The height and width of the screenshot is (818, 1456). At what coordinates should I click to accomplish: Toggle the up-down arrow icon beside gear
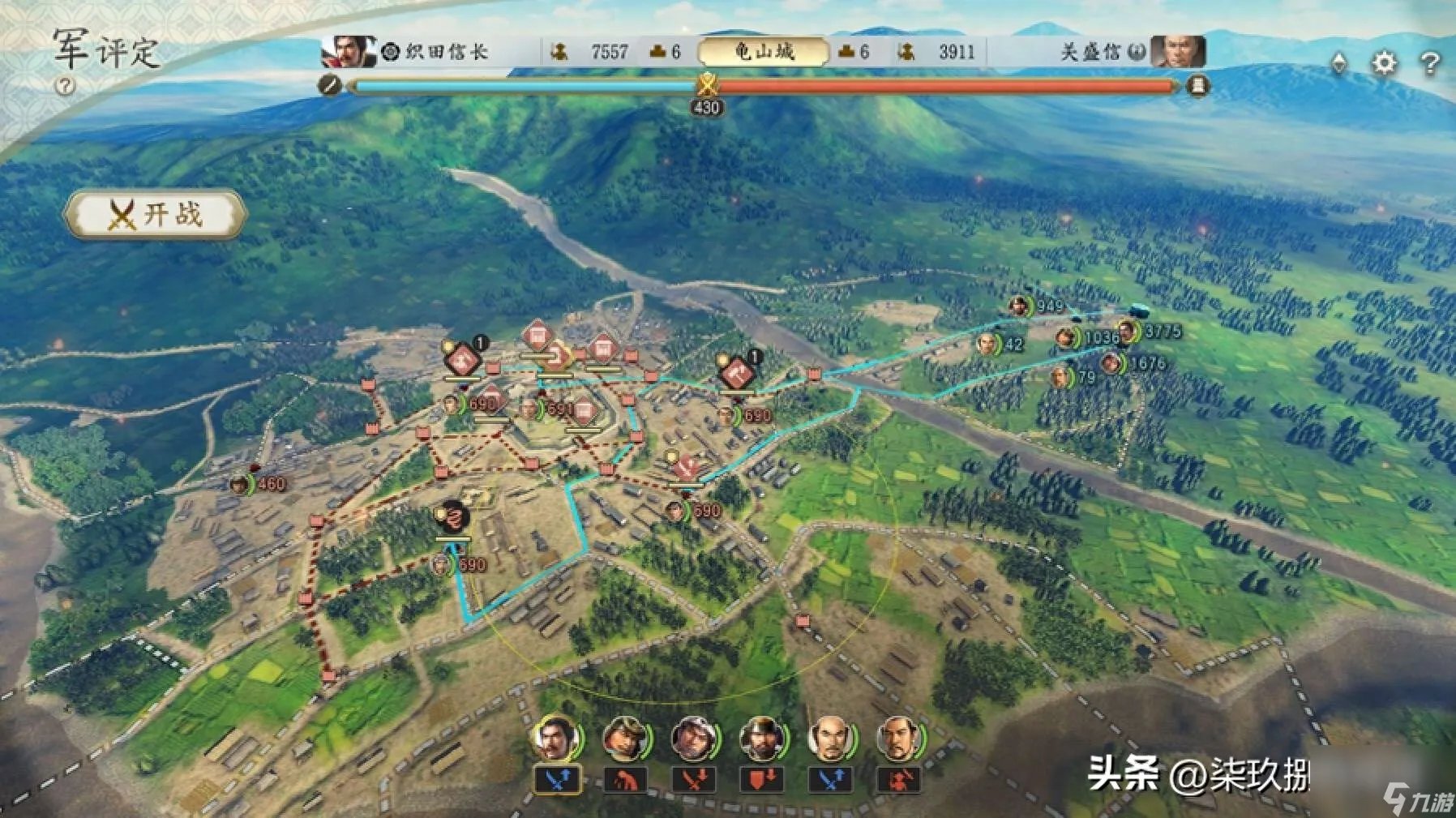click(1339, 62)
